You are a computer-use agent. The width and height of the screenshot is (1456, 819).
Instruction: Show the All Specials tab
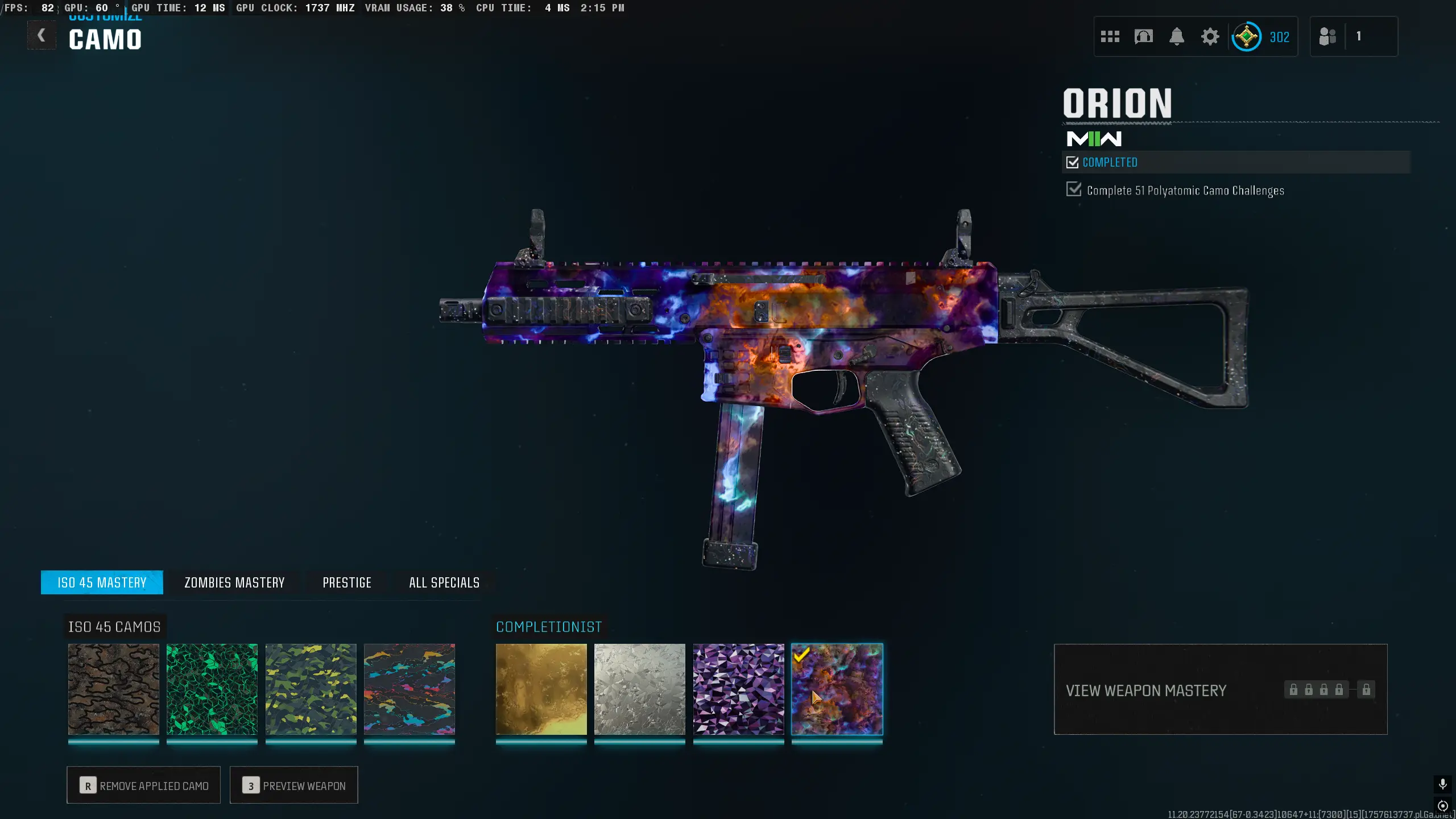pos(444,582)
